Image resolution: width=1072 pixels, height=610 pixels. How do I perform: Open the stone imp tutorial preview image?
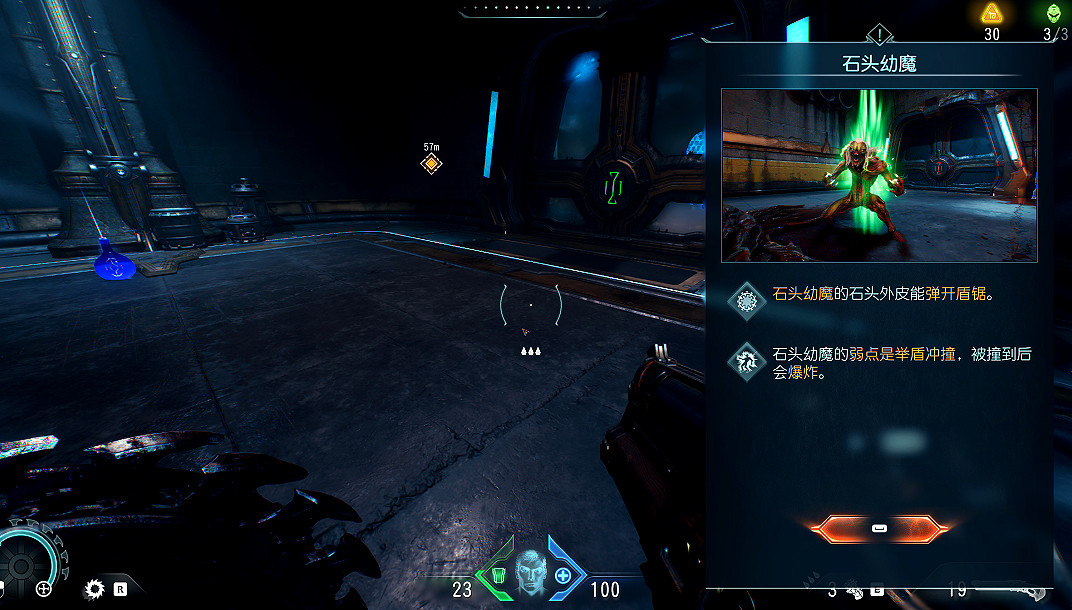pos(879,175)
